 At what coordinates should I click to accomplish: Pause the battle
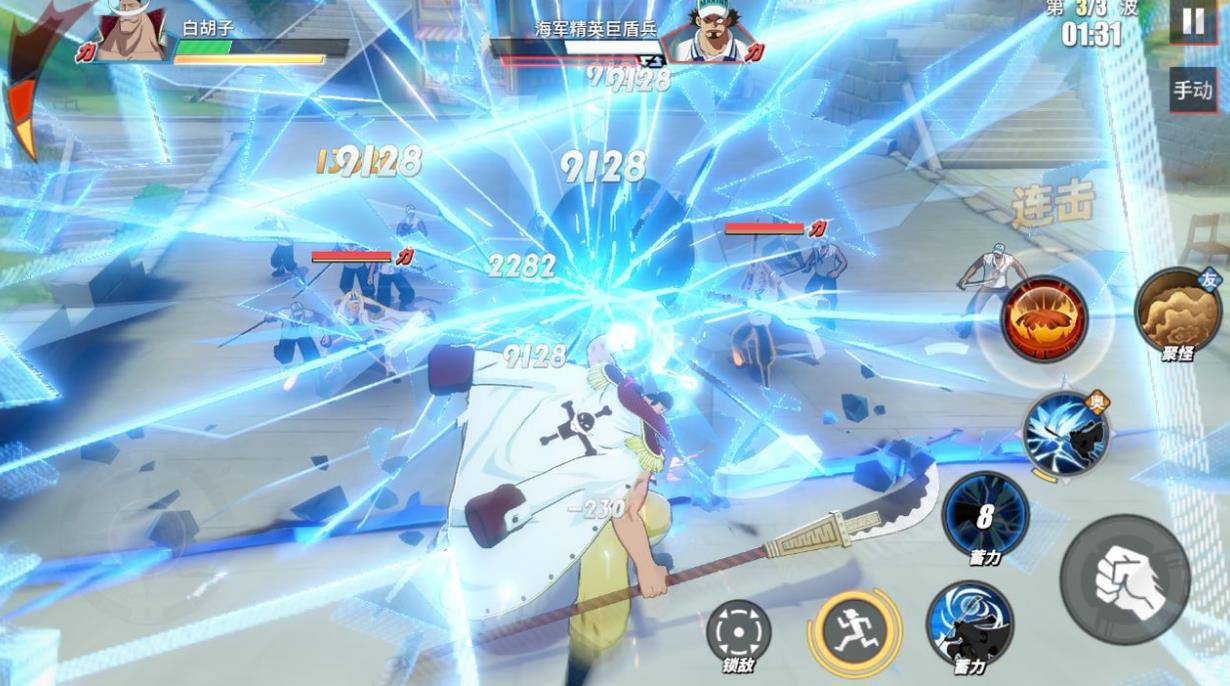(1193, 22)
